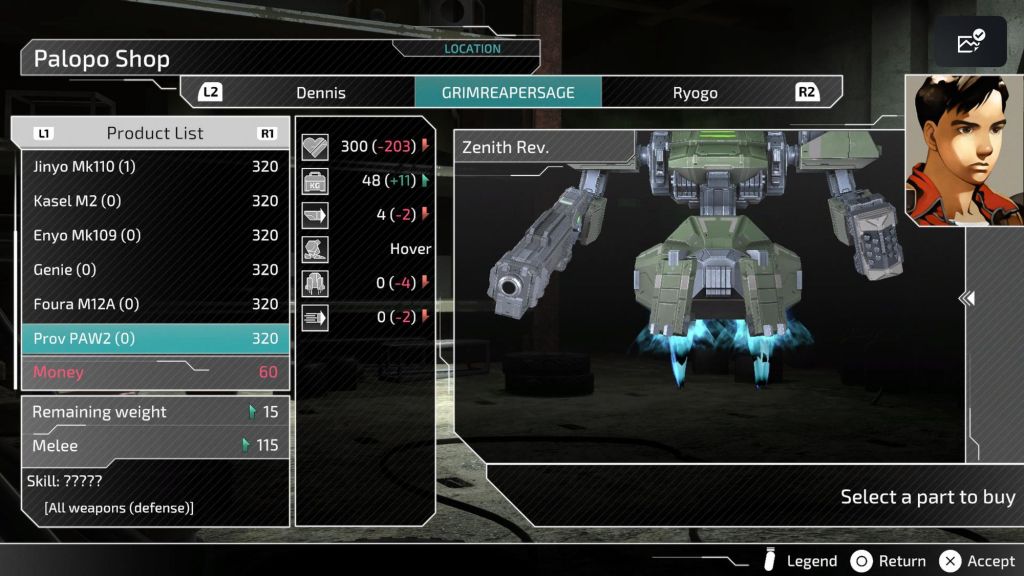Screen dimensions: 1024x576
Task: Choose the Kasel M2 part
Action: 155,201
